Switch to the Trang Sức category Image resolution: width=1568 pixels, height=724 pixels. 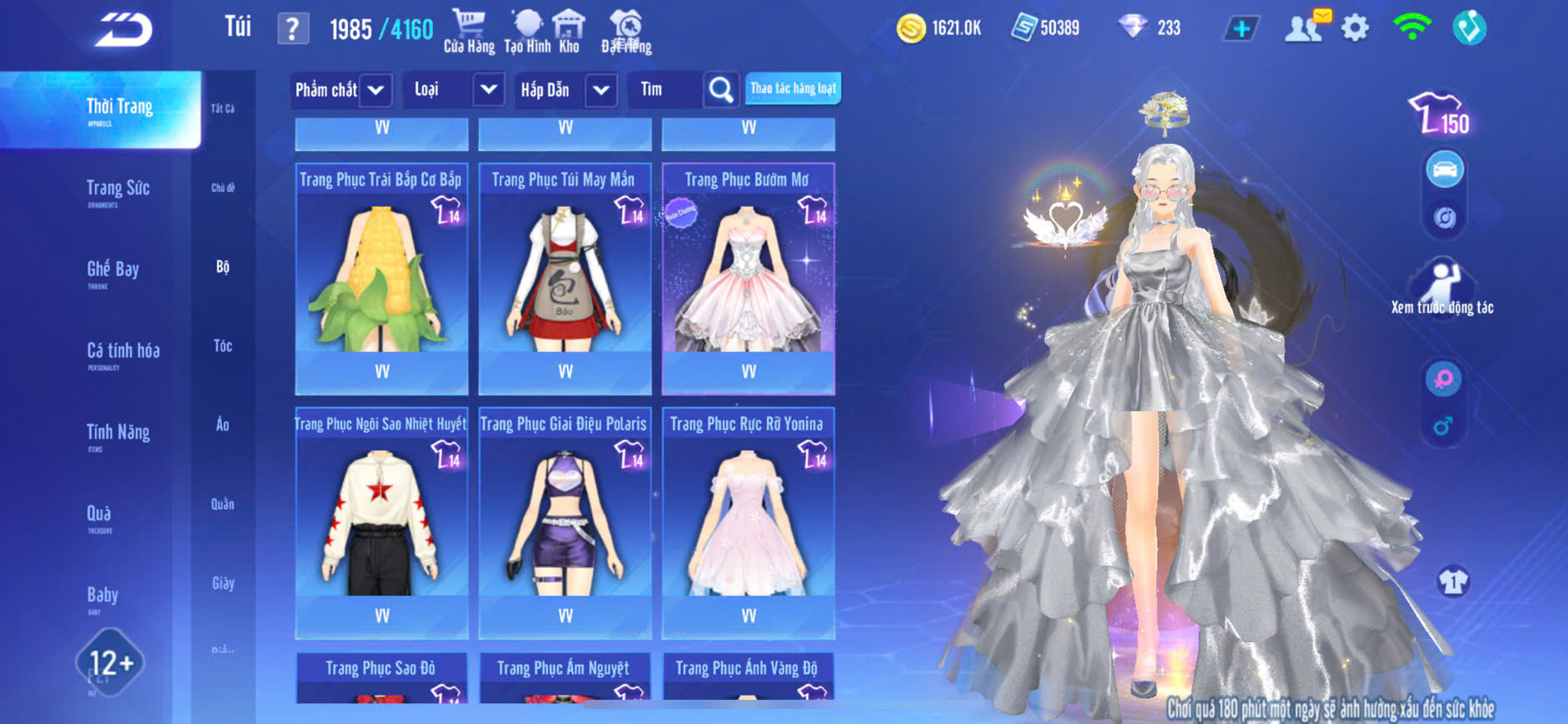point(118,191)
